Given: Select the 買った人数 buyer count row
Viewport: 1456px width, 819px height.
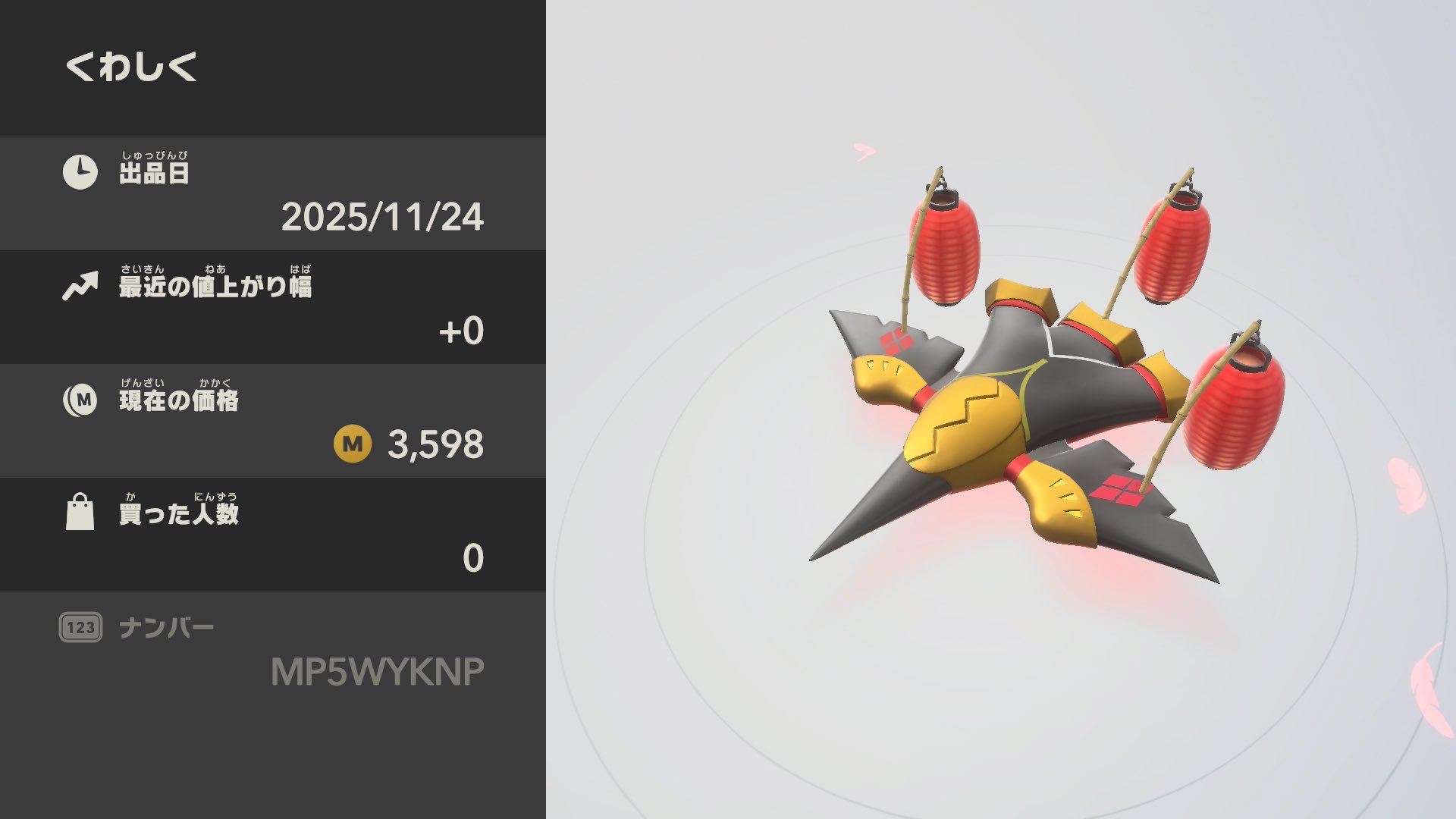Looking at the screenshot, I should tap(273, 535).
